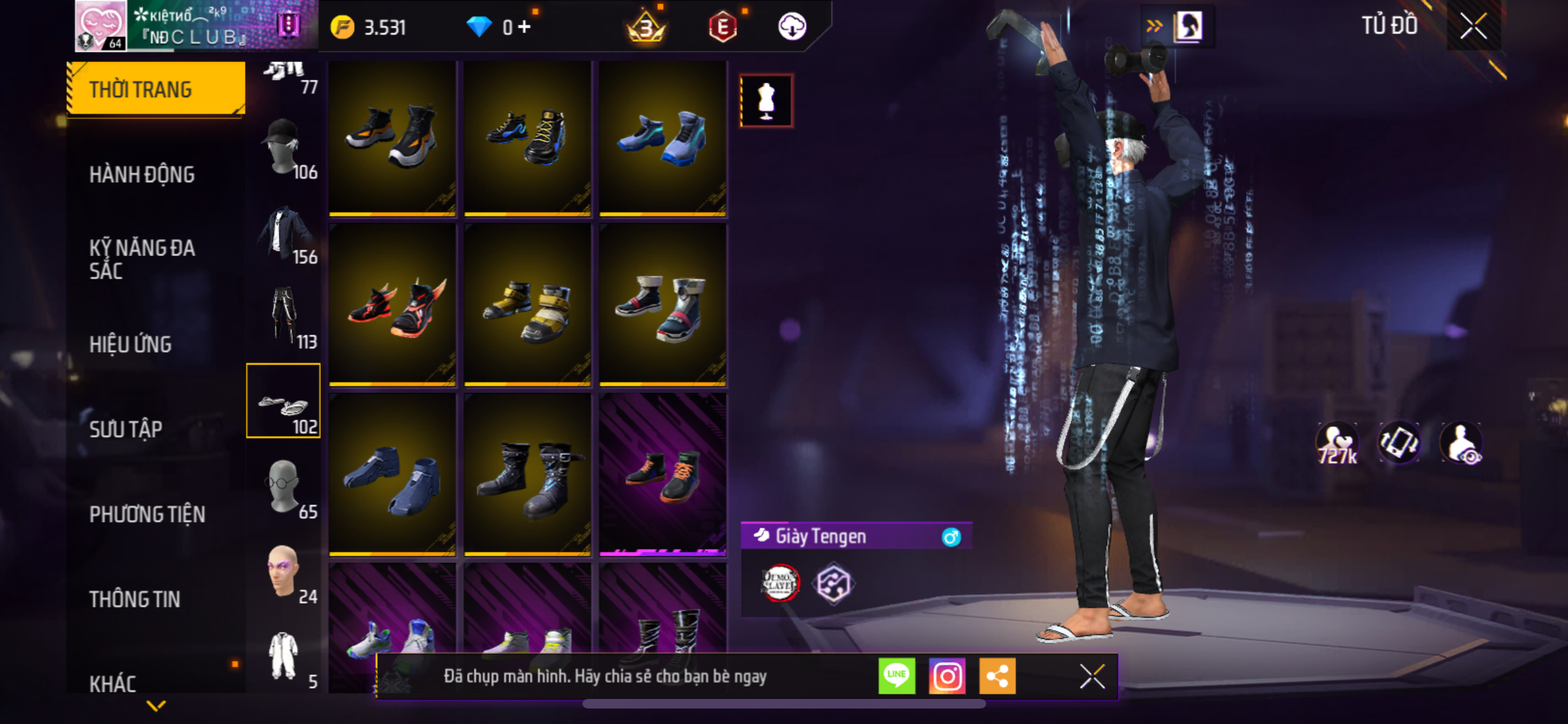Screen dimensions: 1568x724
Task: Share screenshot via LINE
Action: pyautogui.click(x=897, y=676)
